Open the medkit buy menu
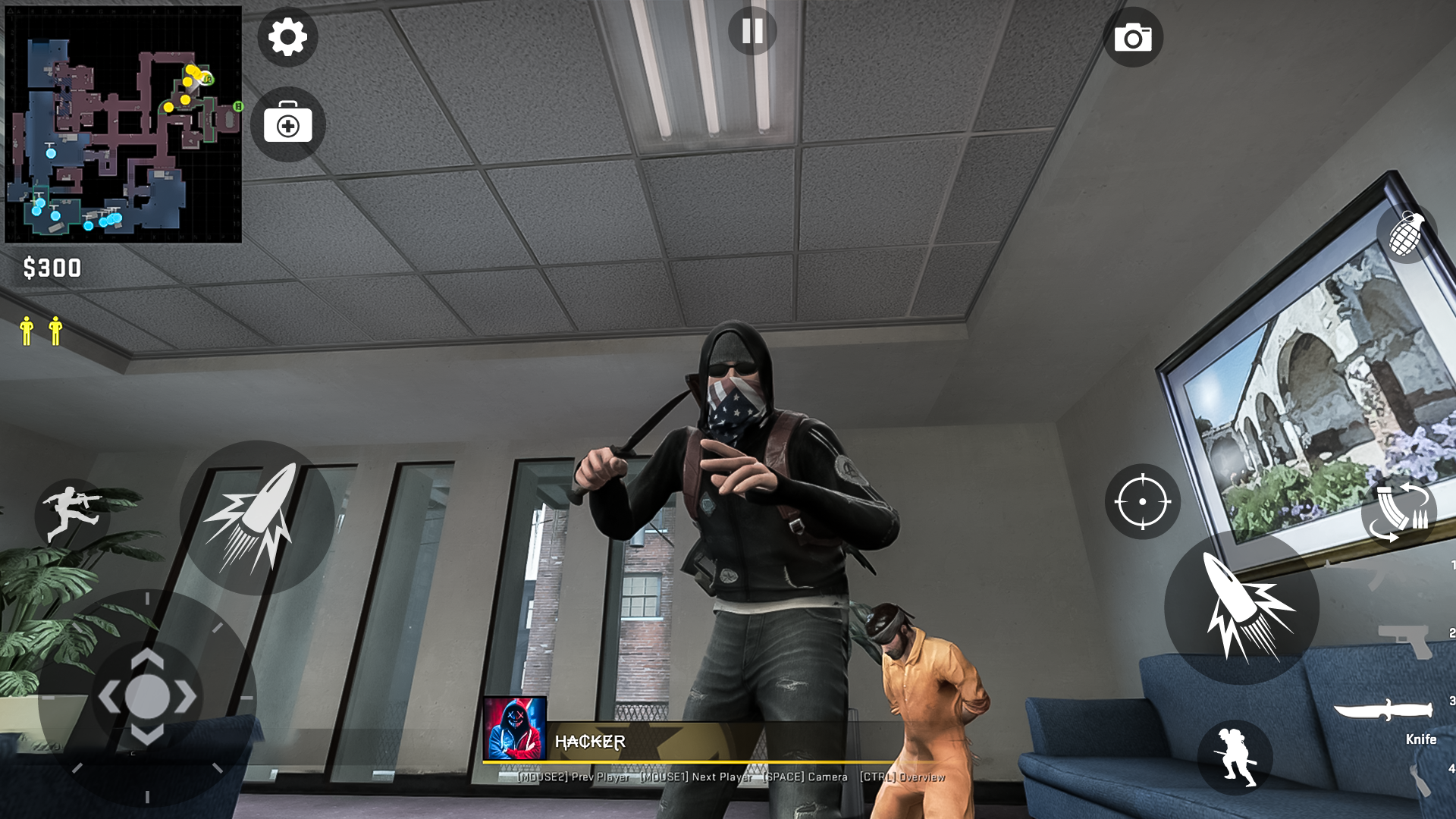 (x=287, y=124)
